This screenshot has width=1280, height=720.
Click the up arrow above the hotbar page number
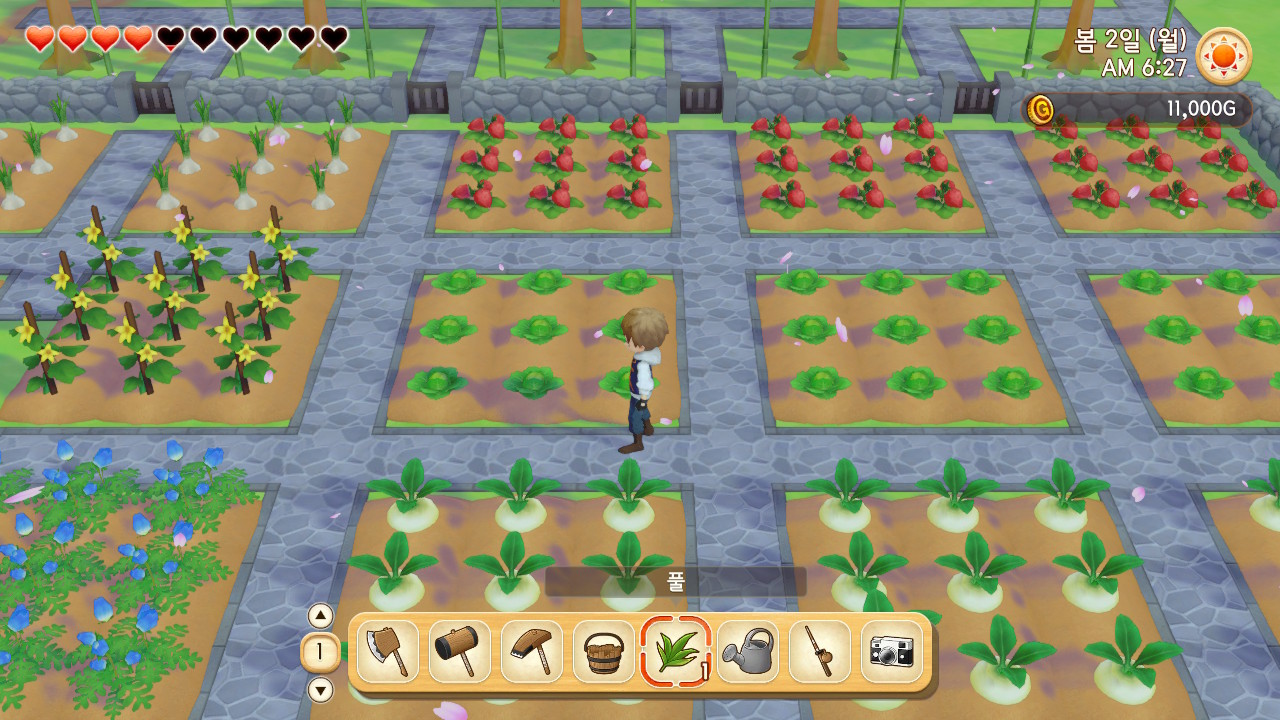(x=320, y=616)
